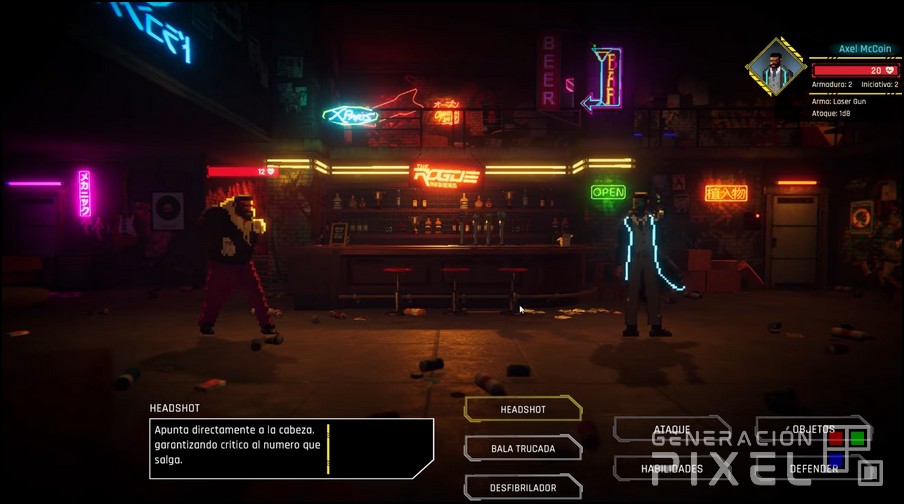Click Axel McCoin's character portrait

tap(774, 67)
